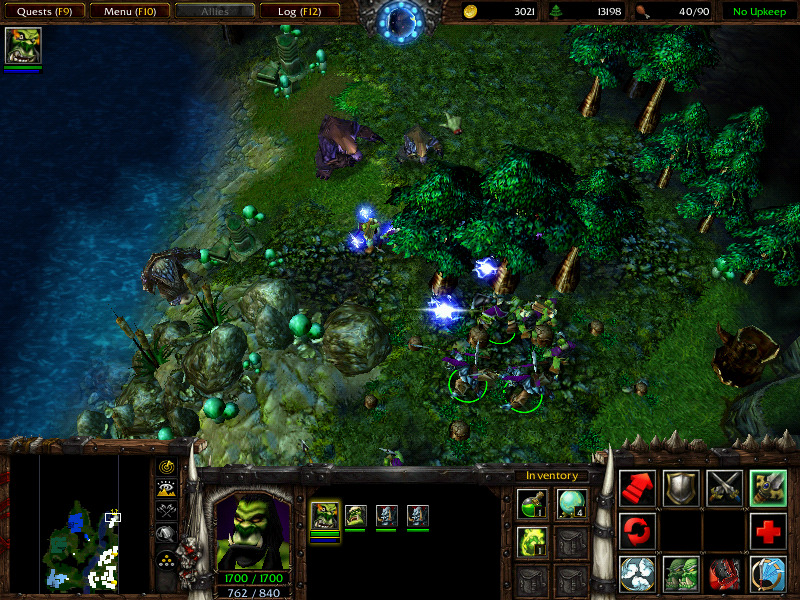Screen dimensions: 800x600
Task: Use the green potion in the inventory
Action: [x=531, y=504]
